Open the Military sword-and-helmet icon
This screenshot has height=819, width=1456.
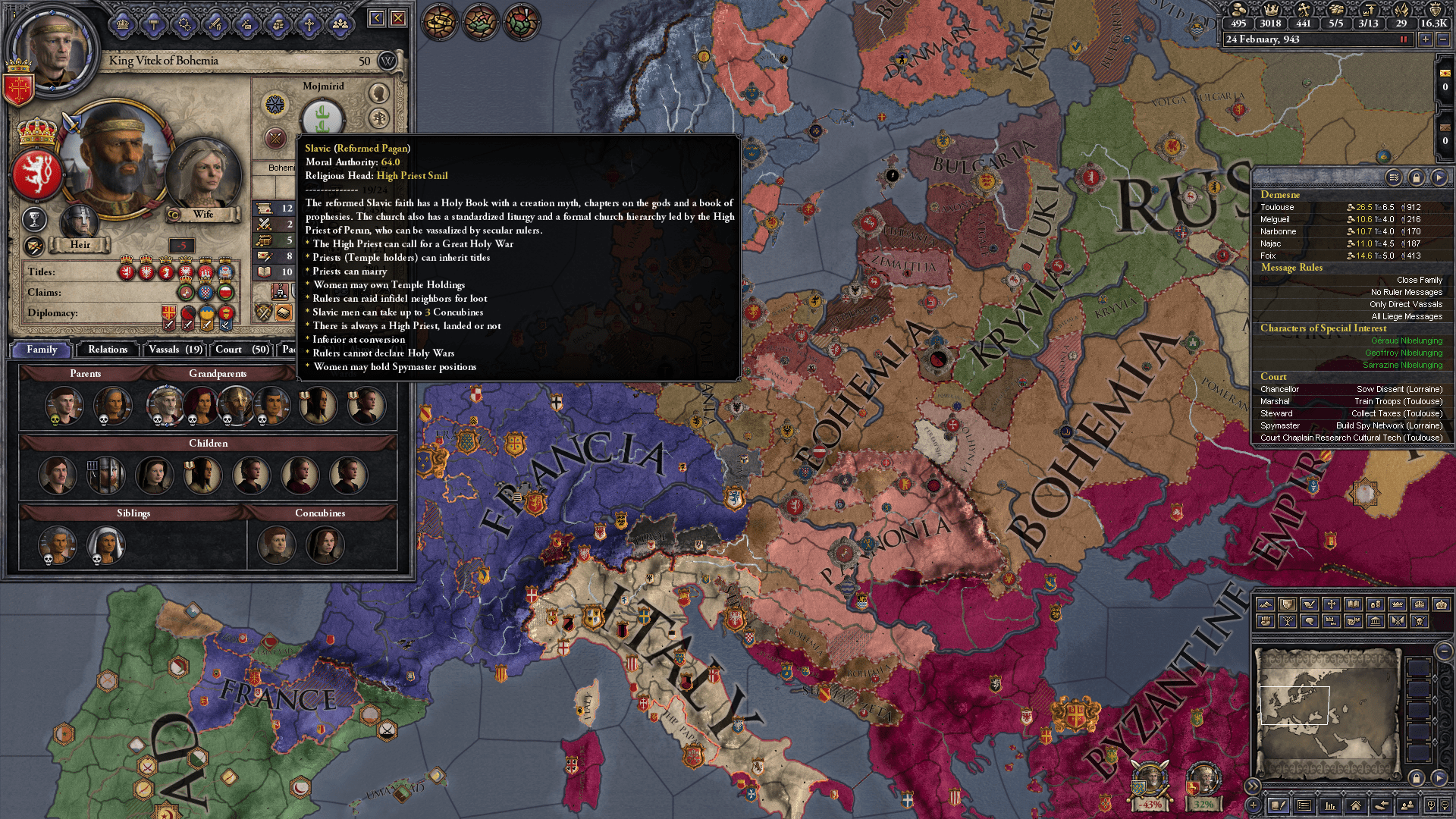tap(215, 23)
